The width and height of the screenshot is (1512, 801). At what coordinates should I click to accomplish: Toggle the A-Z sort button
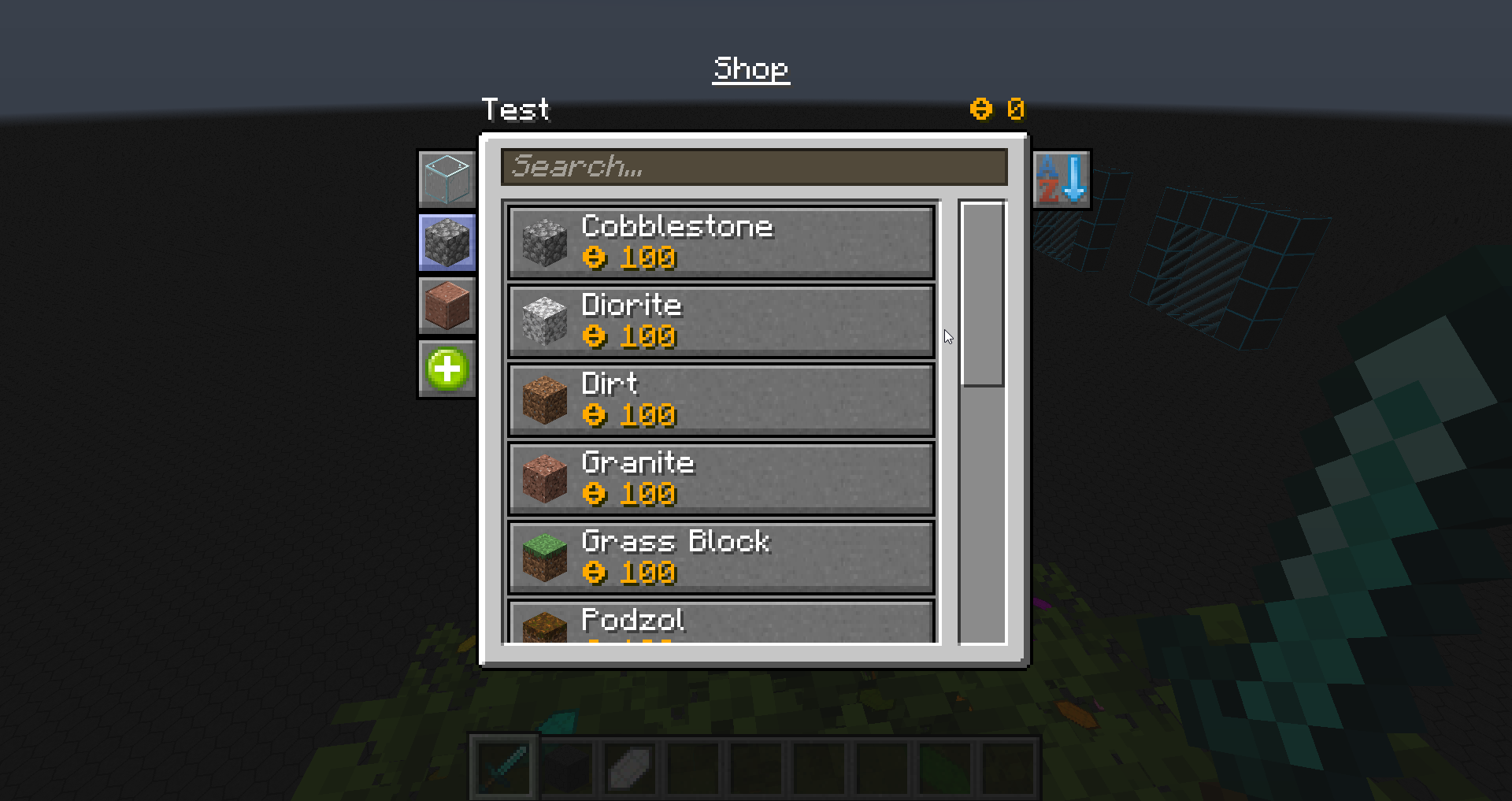[1062, 180]
